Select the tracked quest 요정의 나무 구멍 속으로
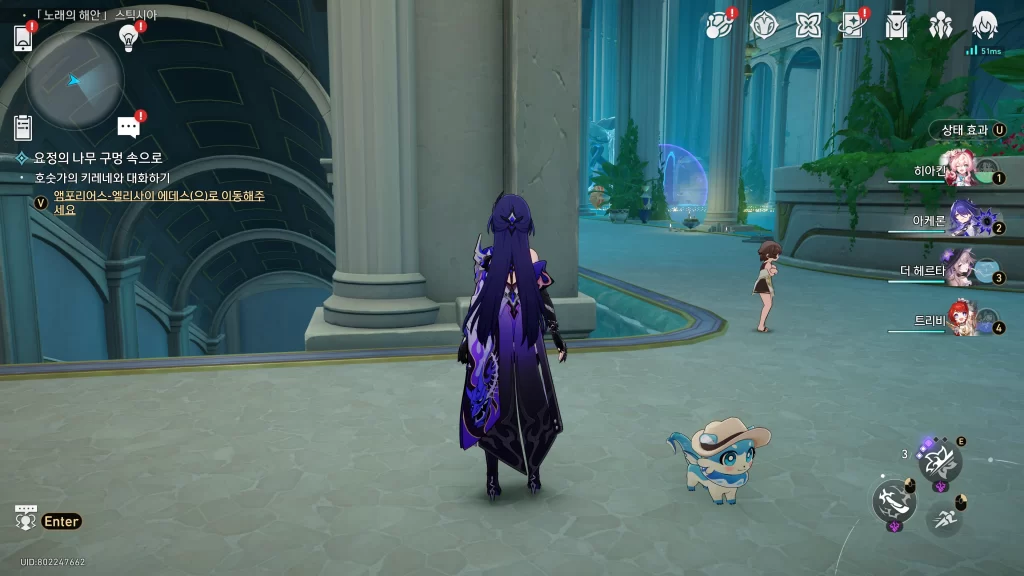 (x=97, y=158)
